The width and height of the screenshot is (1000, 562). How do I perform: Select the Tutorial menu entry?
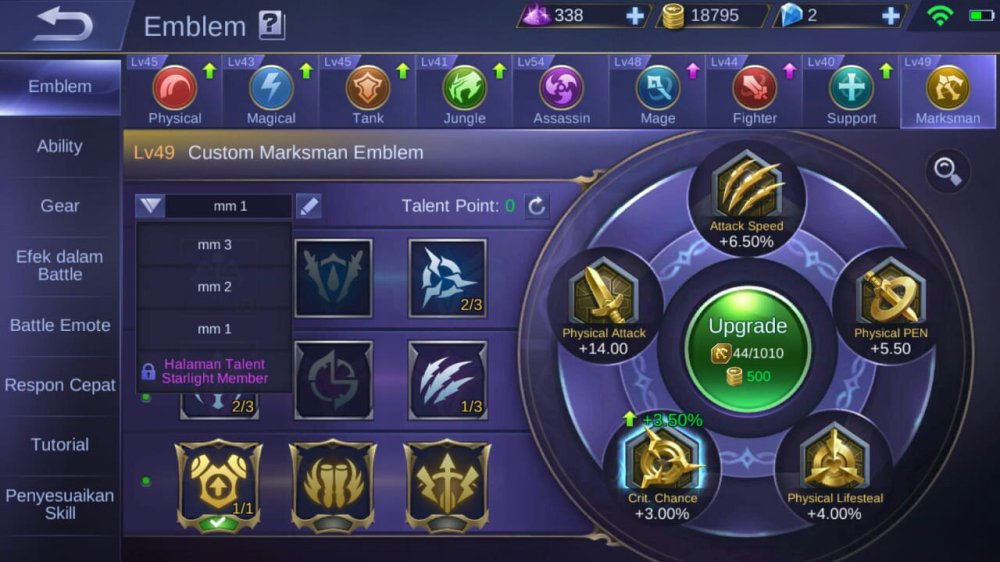(60, 444)
